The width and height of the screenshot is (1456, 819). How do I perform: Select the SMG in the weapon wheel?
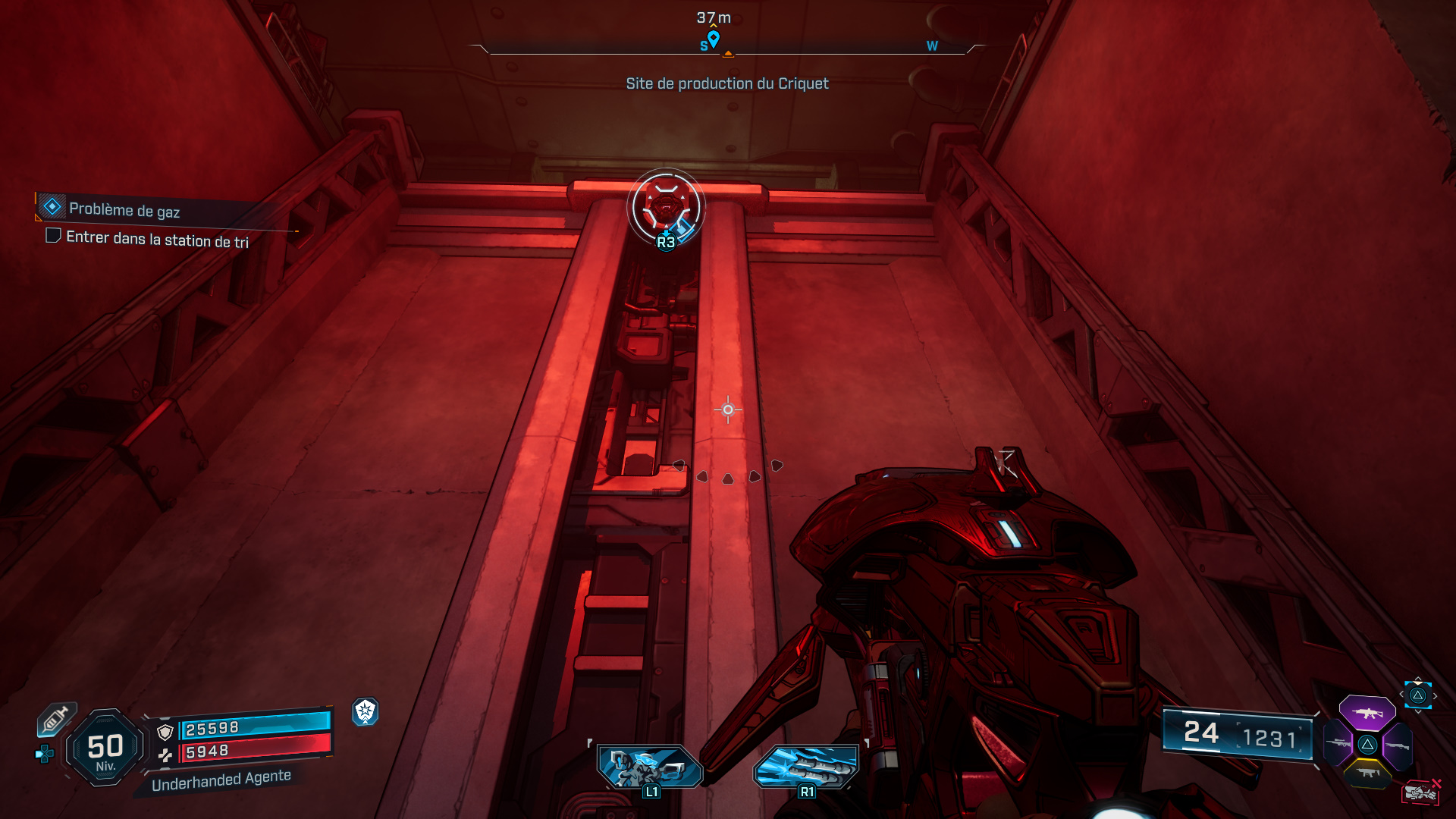(x=1368, y=773)
